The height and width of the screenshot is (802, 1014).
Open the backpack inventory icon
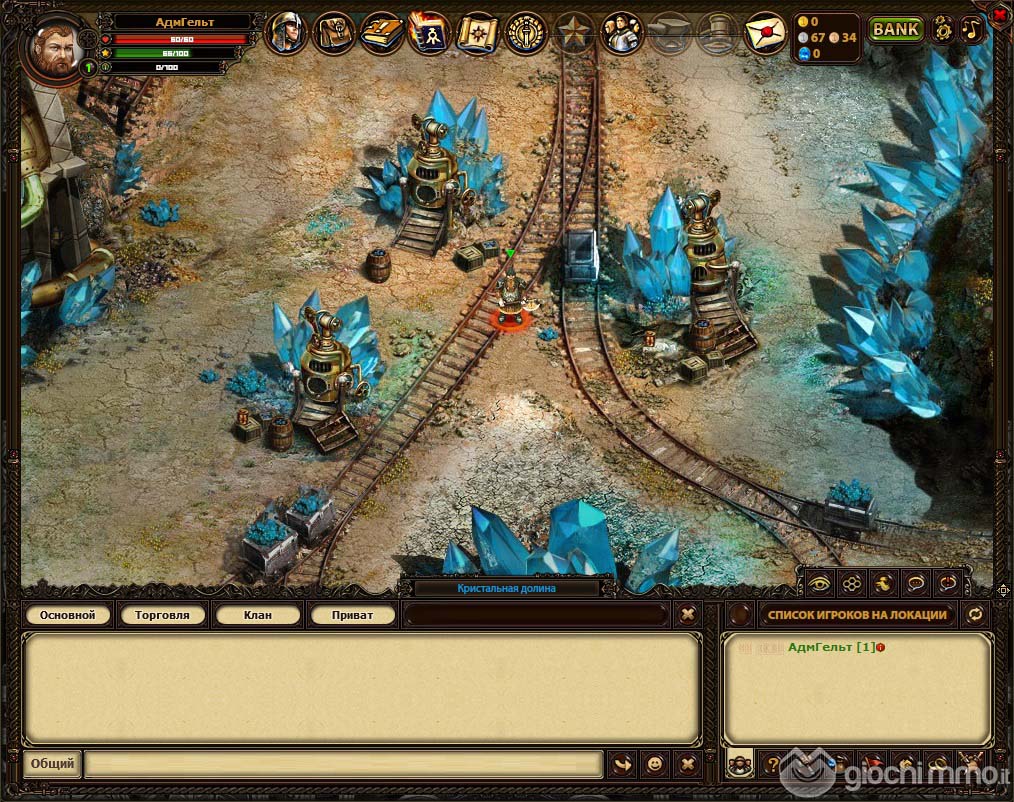click(333, 33)
